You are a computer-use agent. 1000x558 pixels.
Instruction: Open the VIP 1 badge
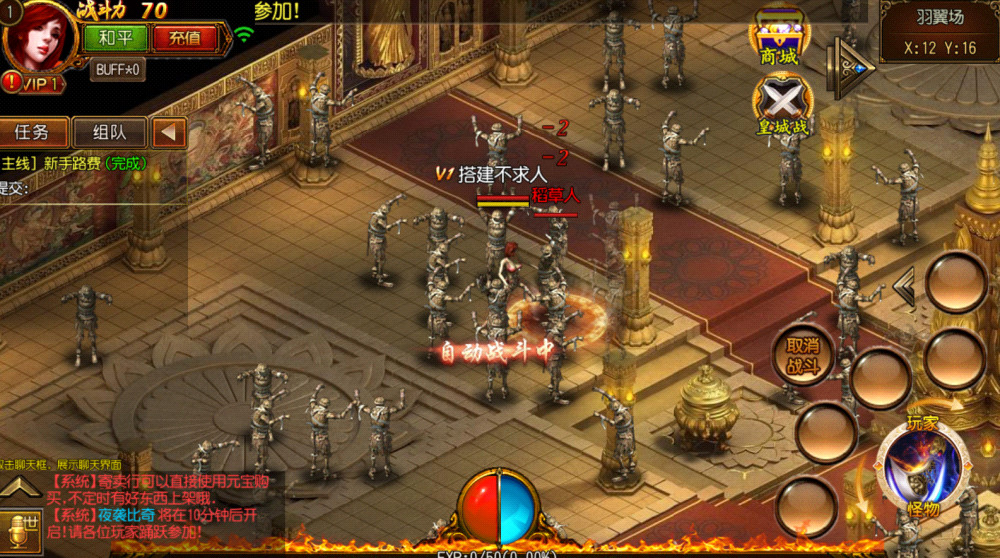(34, 83)
